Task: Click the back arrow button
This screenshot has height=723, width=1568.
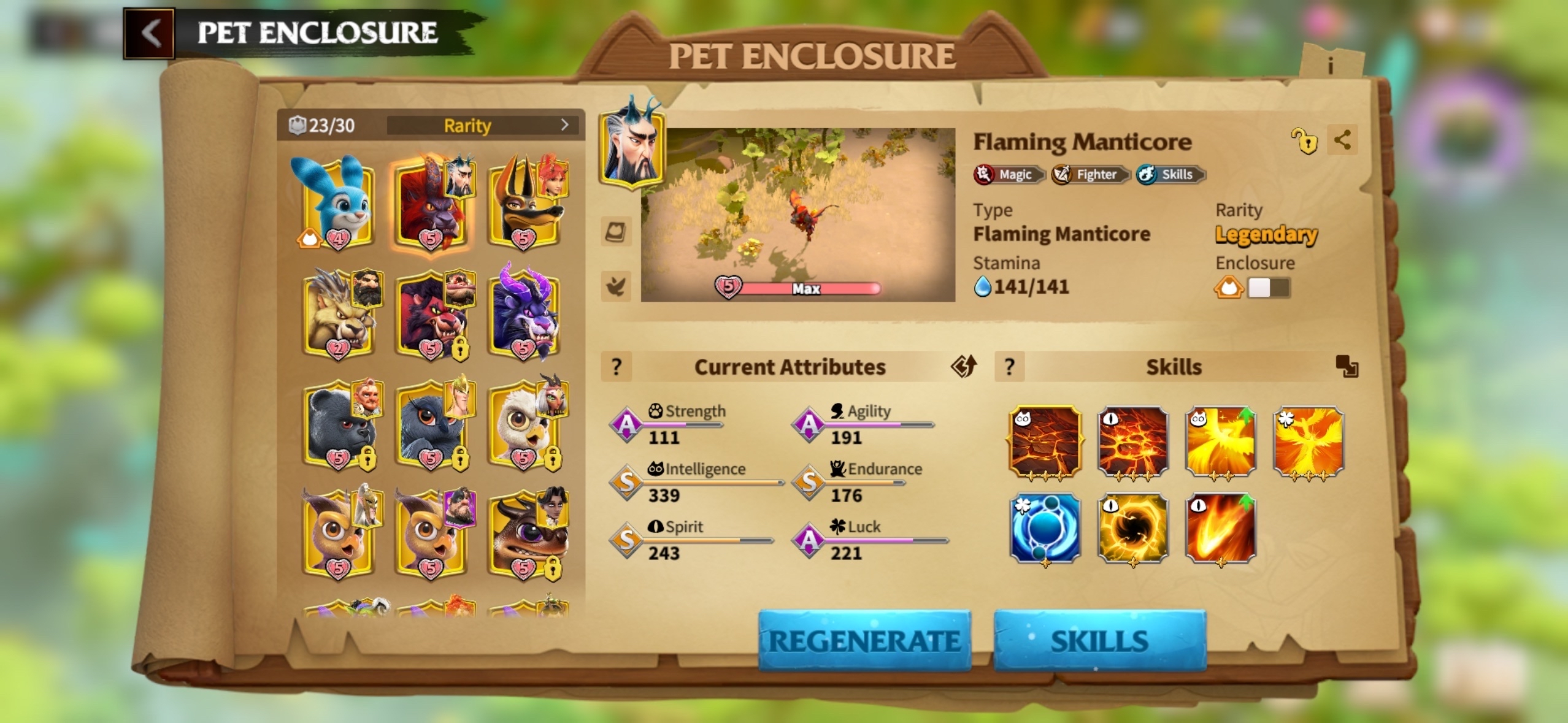Action: [150, 33]
